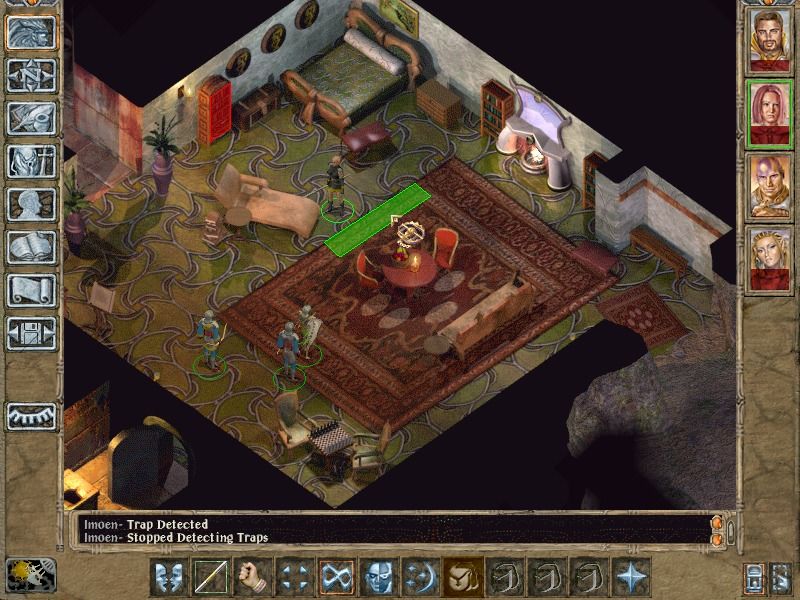Screen dimensions: 800x600
Task: Open the inventory screen
Action: click(30, 161)
